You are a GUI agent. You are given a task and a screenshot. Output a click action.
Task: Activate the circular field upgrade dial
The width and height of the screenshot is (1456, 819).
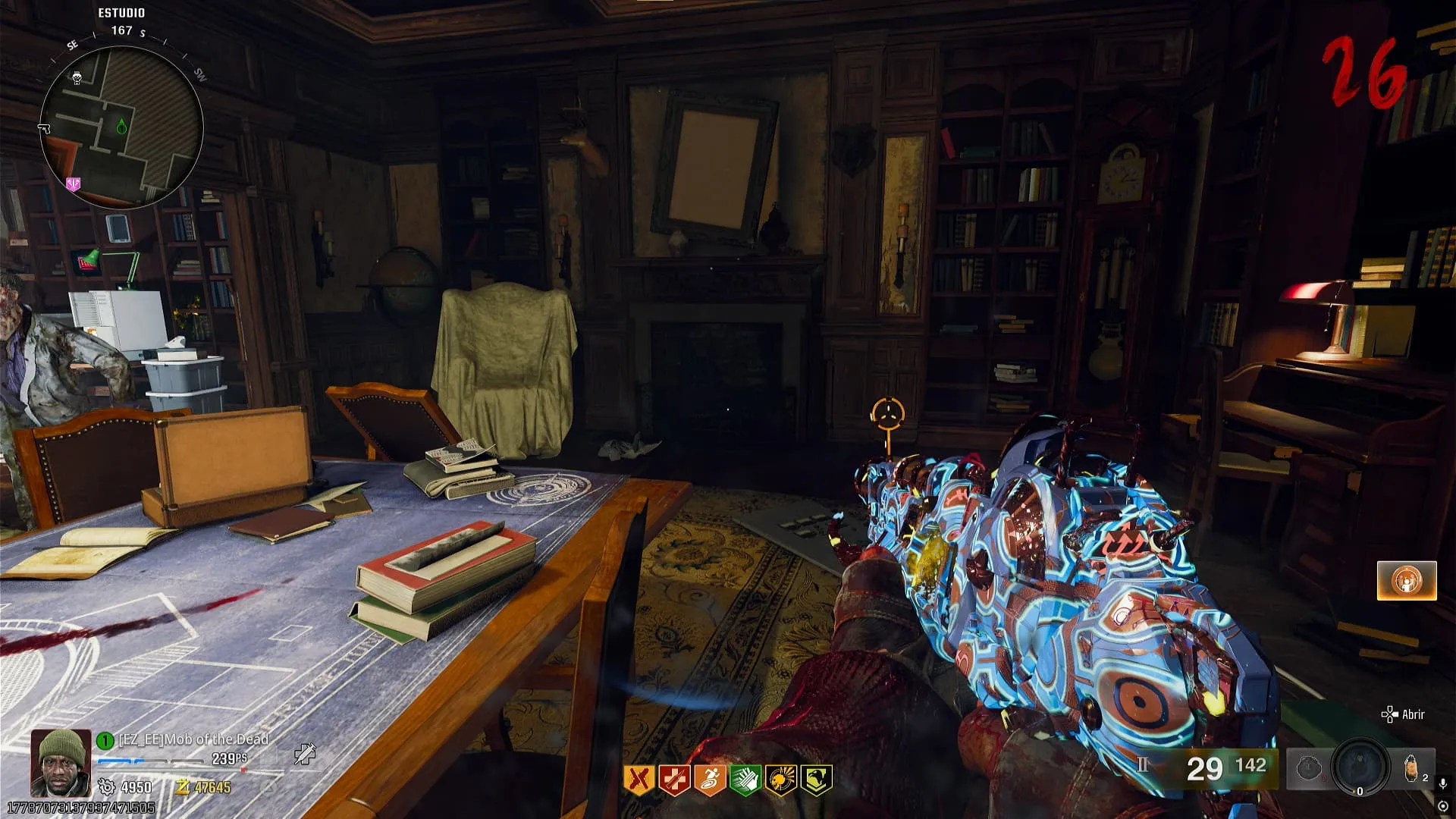tap(1360, 768)
